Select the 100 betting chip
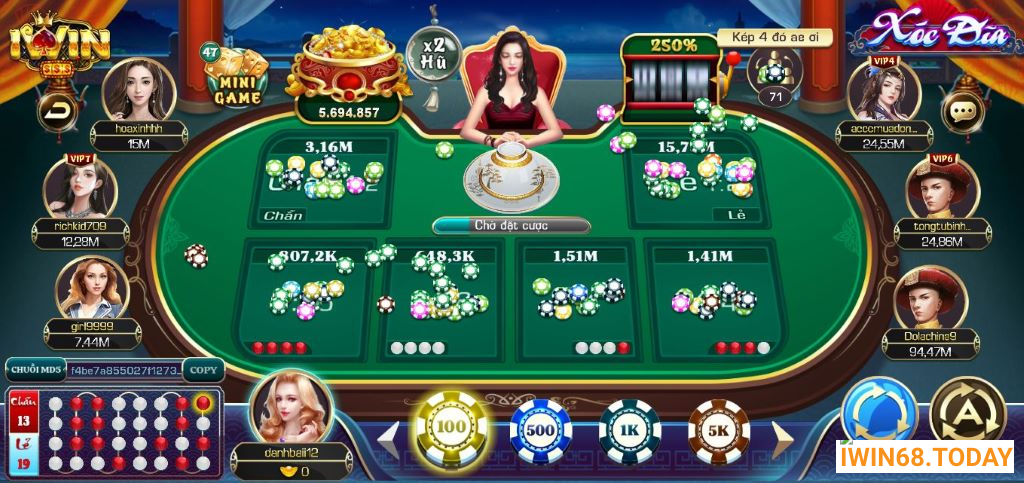 (x=450, y=427)
